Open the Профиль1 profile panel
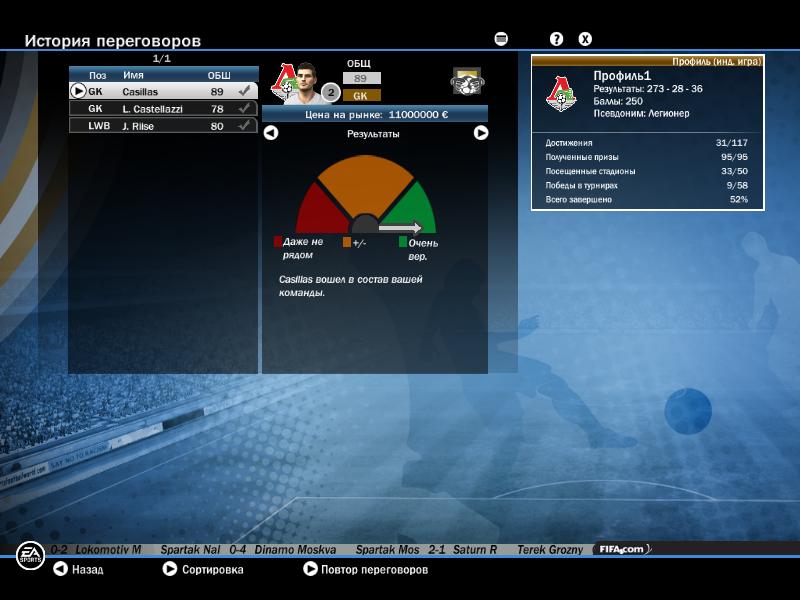800x600 pixels. (648, 132)
